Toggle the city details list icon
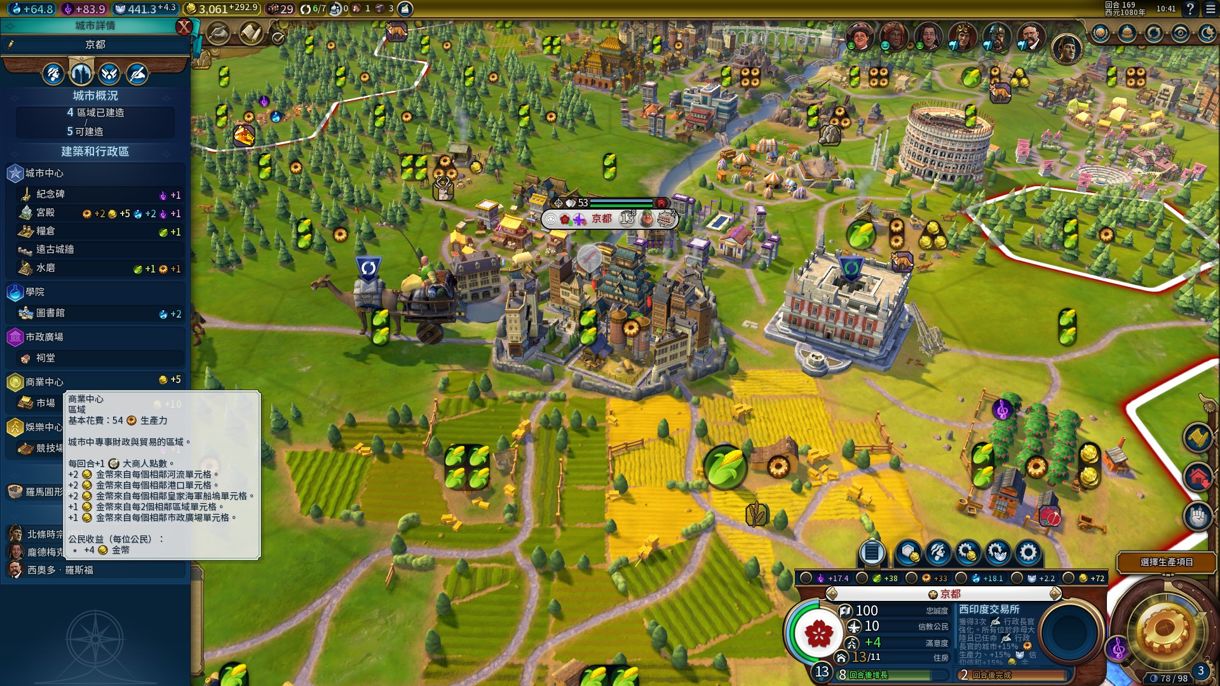Viewport: 1220px width, 686px height. click(x=872, y=553)
